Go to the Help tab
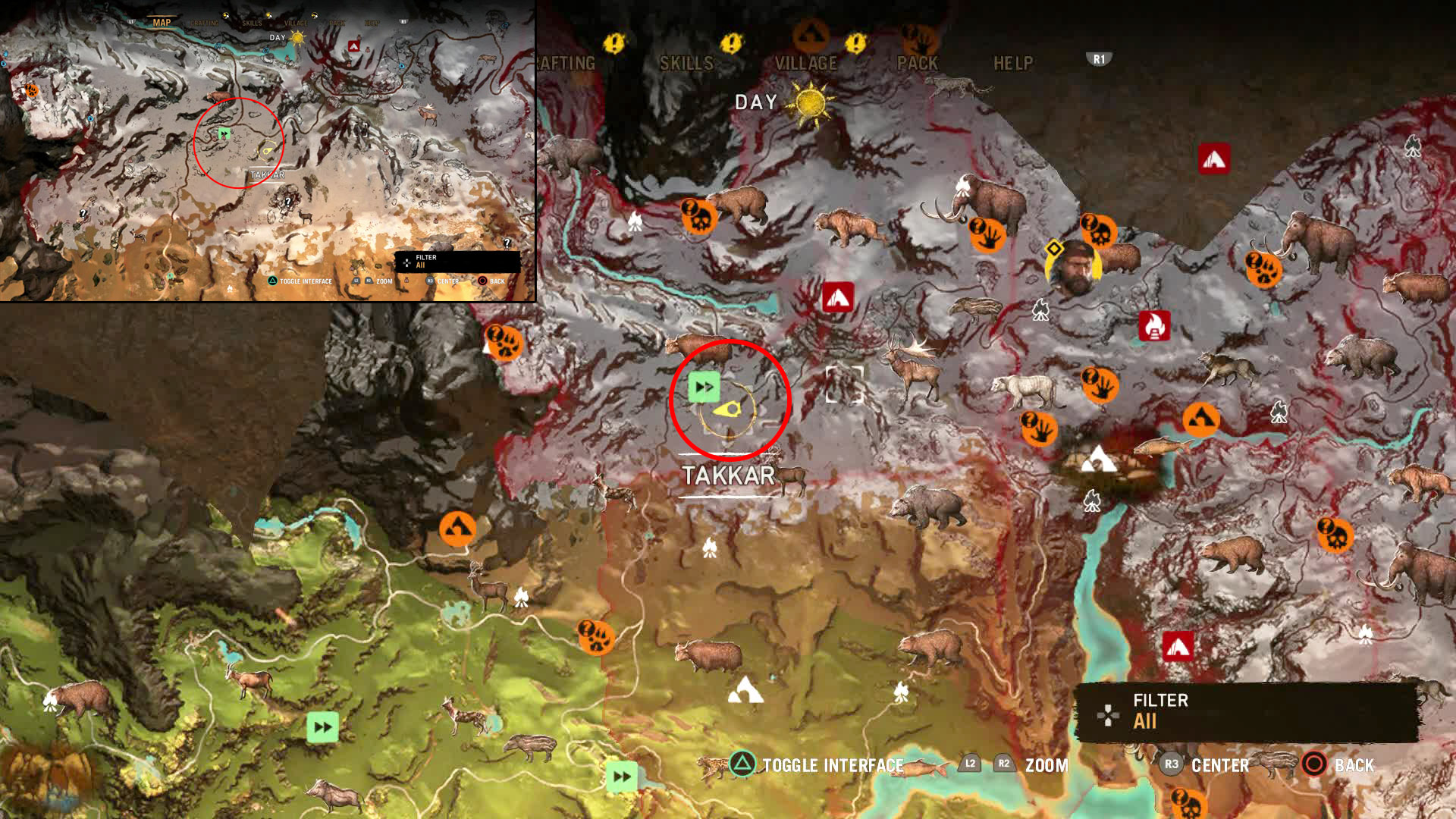The height and width of the screenshot is (819, 1456). pos(1013,64)
